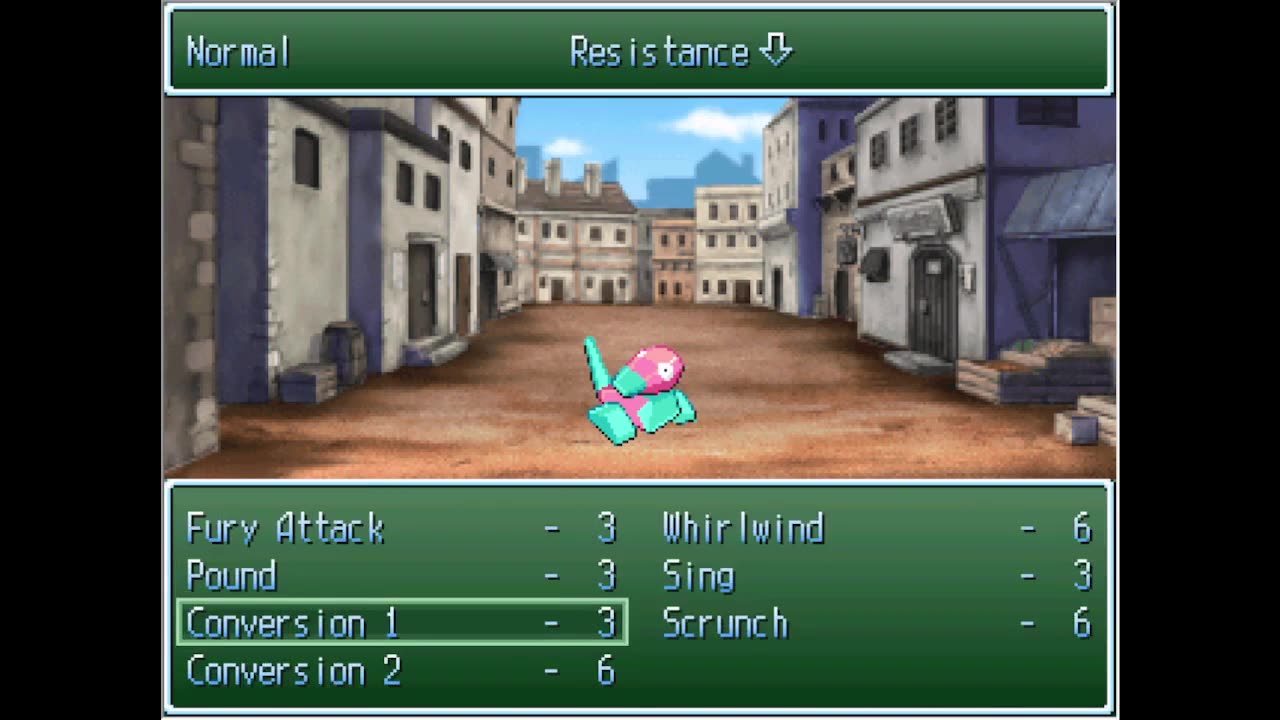
Task: Select the Whirlwind move entry
Action: (742, 528)
